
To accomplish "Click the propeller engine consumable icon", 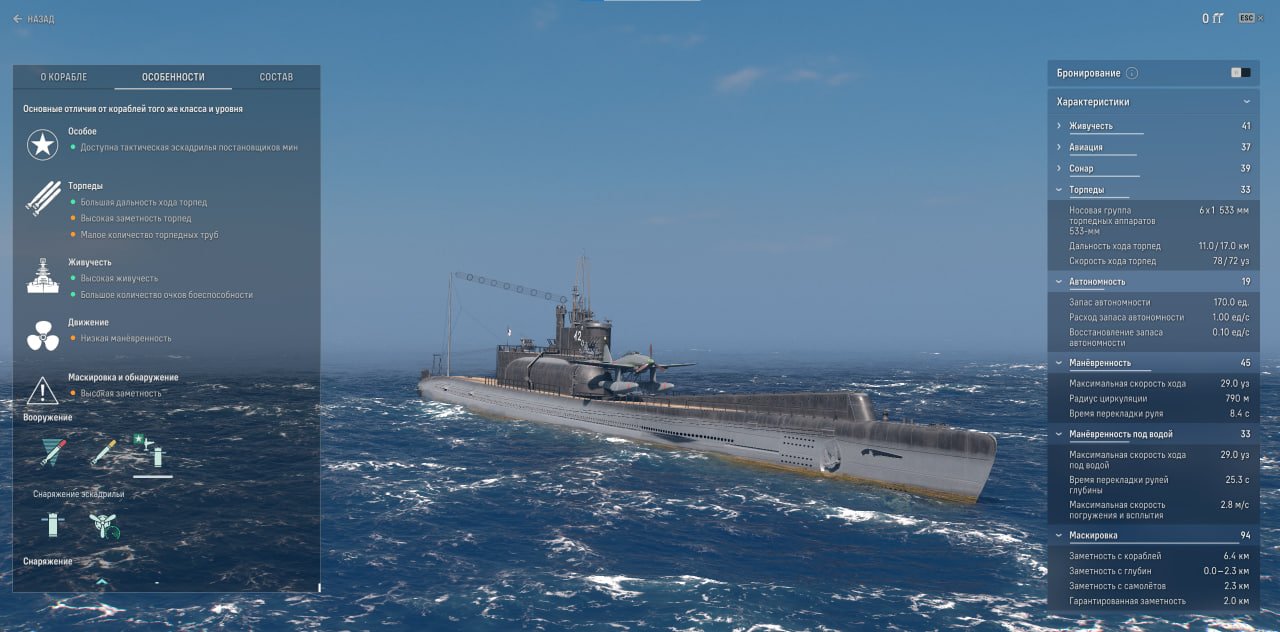I will click(104, 526).
